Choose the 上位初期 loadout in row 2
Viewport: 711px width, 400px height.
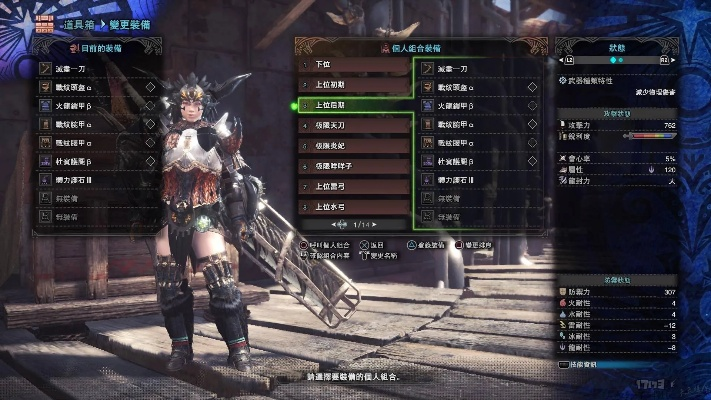click(x=354, y=85)
